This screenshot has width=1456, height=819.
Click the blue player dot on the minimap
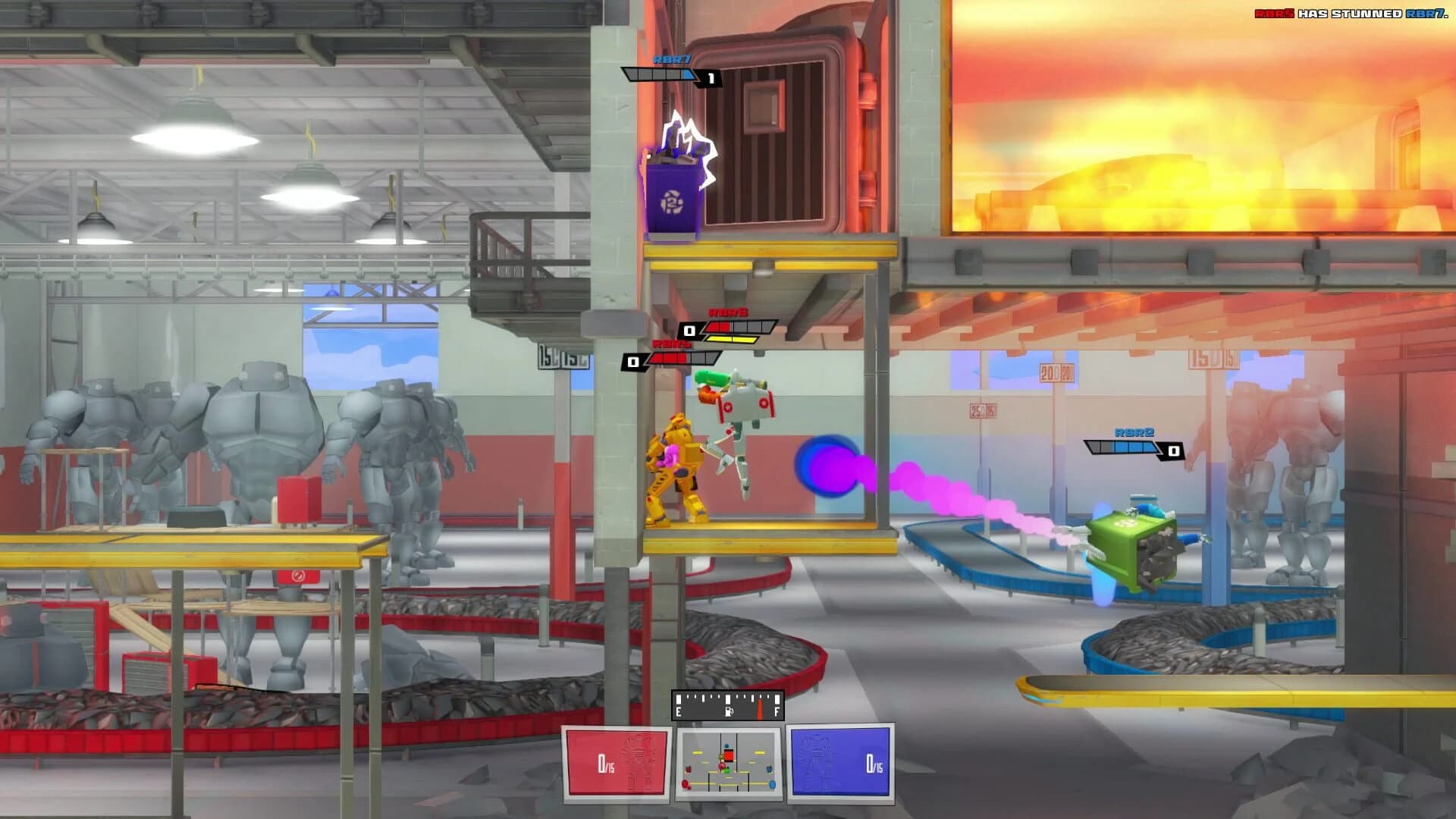[x=726, y=745]
